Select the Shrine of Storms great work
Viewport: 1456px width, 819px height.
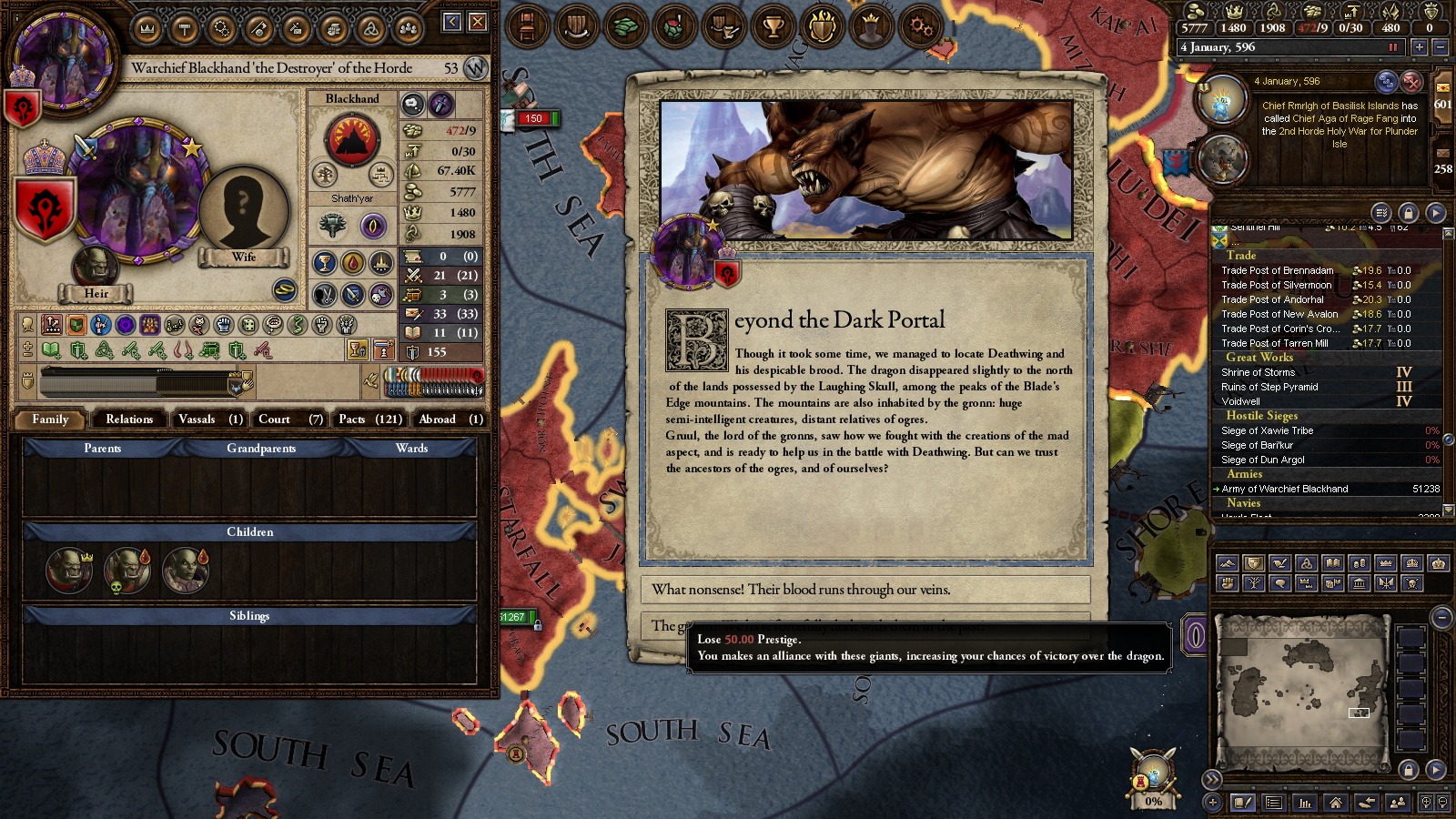tap(1259, 372)
